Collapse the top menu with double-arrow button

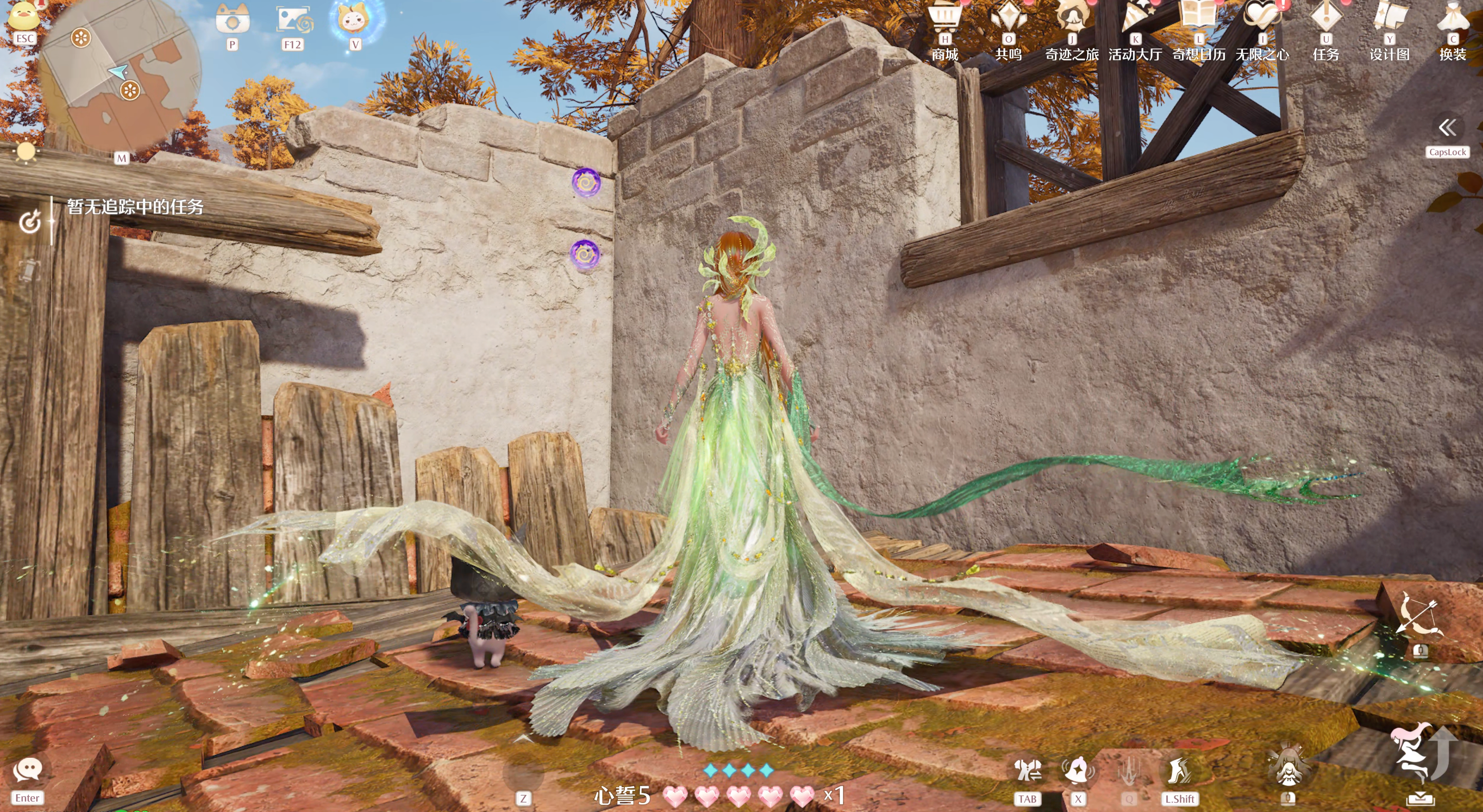point(1447,128)
